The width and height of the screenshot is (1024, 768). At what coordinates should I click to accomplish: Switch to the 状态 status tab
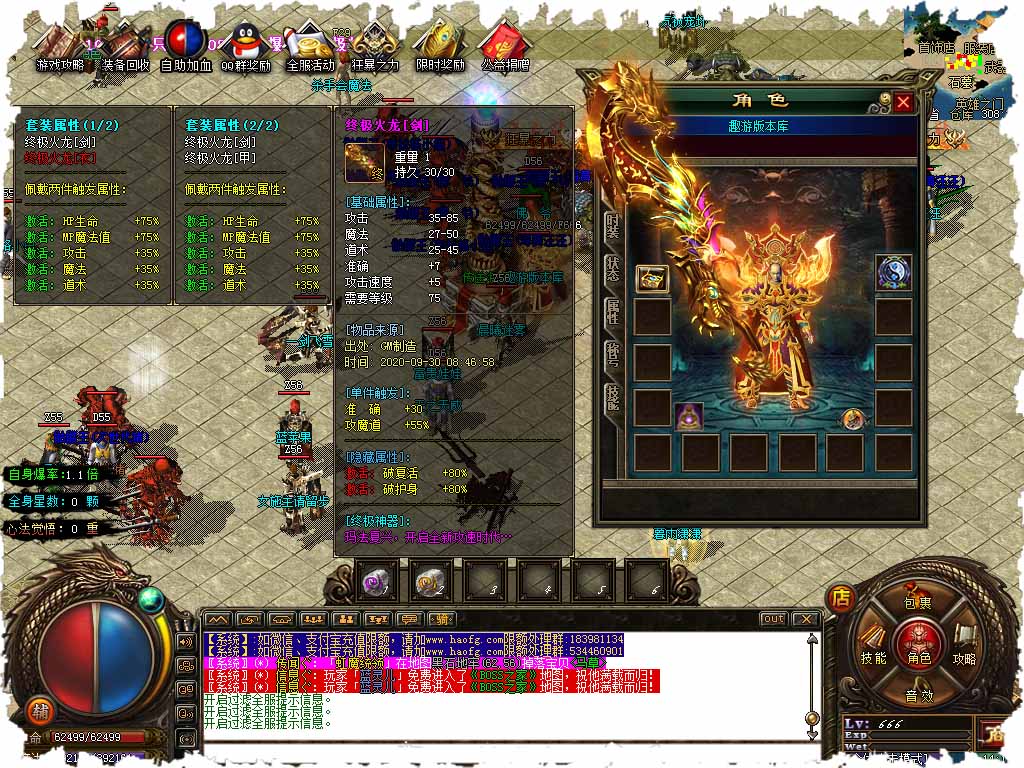[x=612, y=267]
